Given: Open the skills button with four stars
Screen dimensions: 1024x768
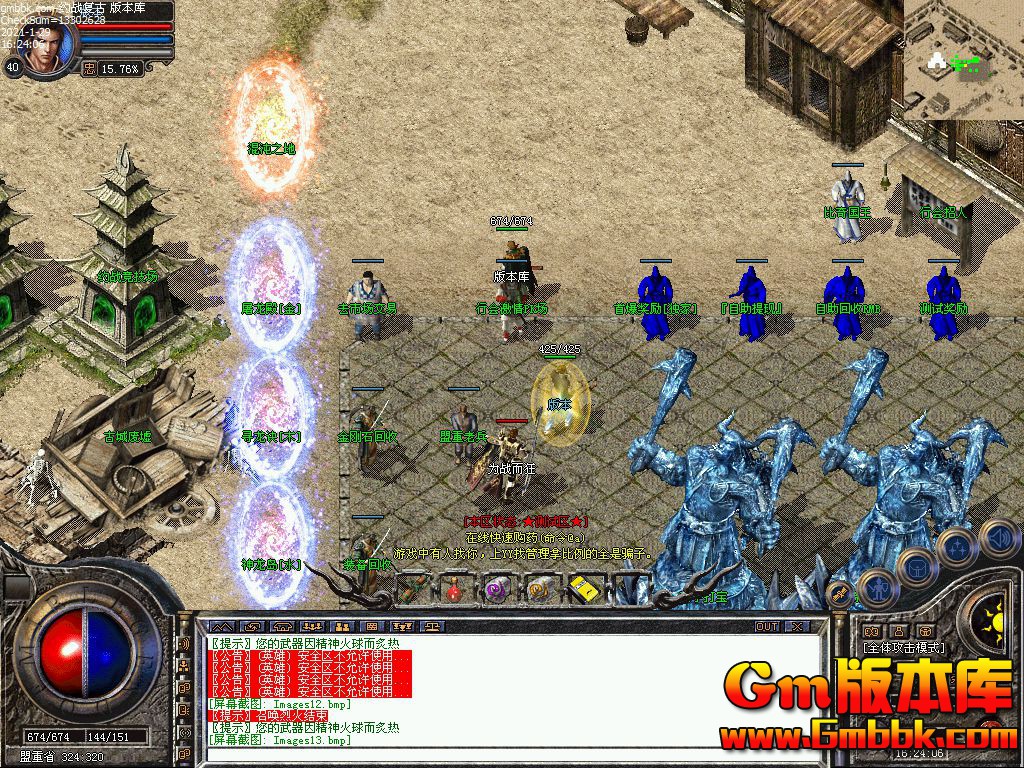Looking at the screenshot, I should (x=956, y=547).
